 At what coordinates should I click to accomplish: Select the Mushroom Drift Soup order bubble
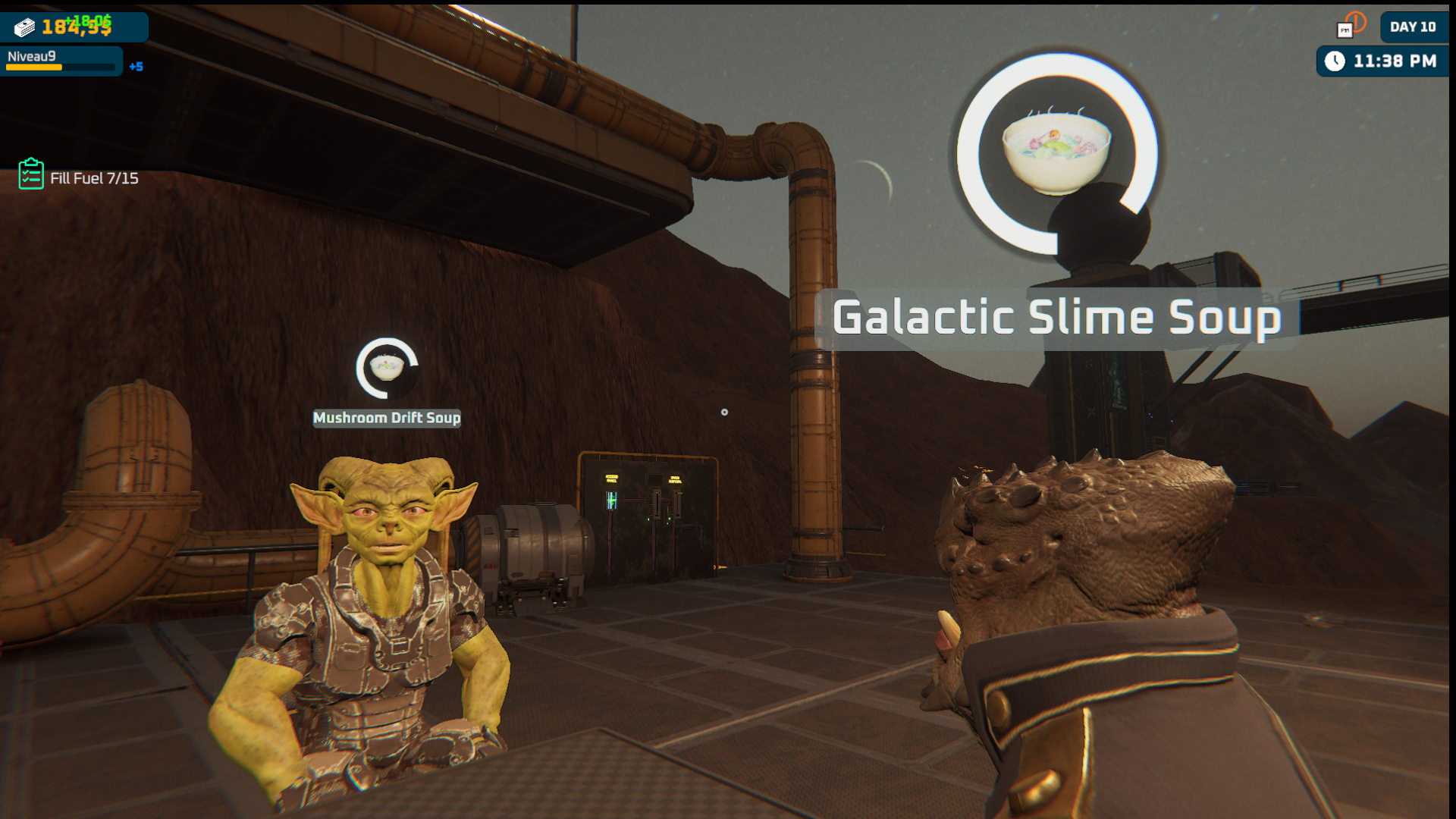tap(387, 368)
